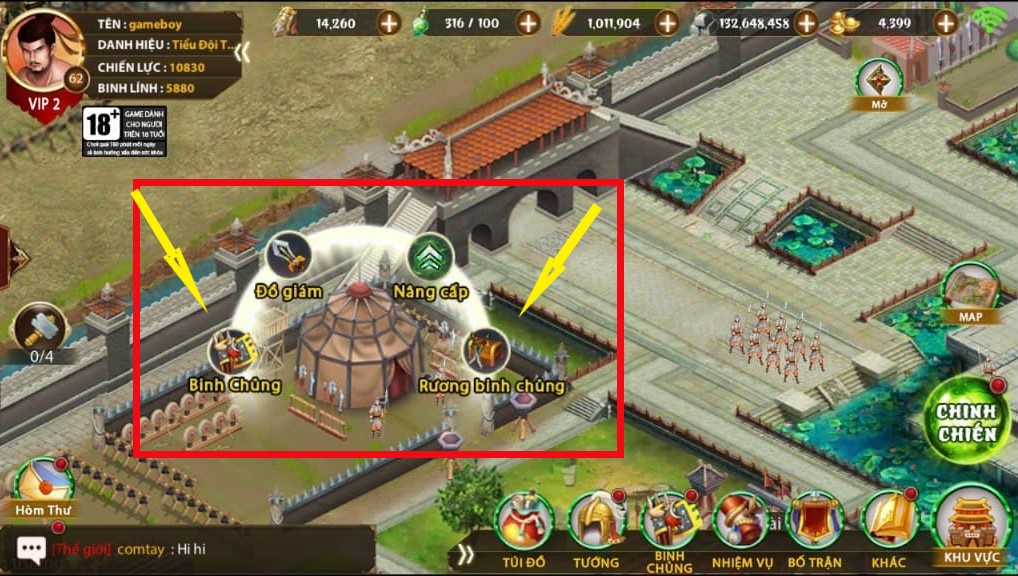The image size is (1018, 576).
Task: Open the Hòm Thư mailbox
Action: click(x=41, y=484)
